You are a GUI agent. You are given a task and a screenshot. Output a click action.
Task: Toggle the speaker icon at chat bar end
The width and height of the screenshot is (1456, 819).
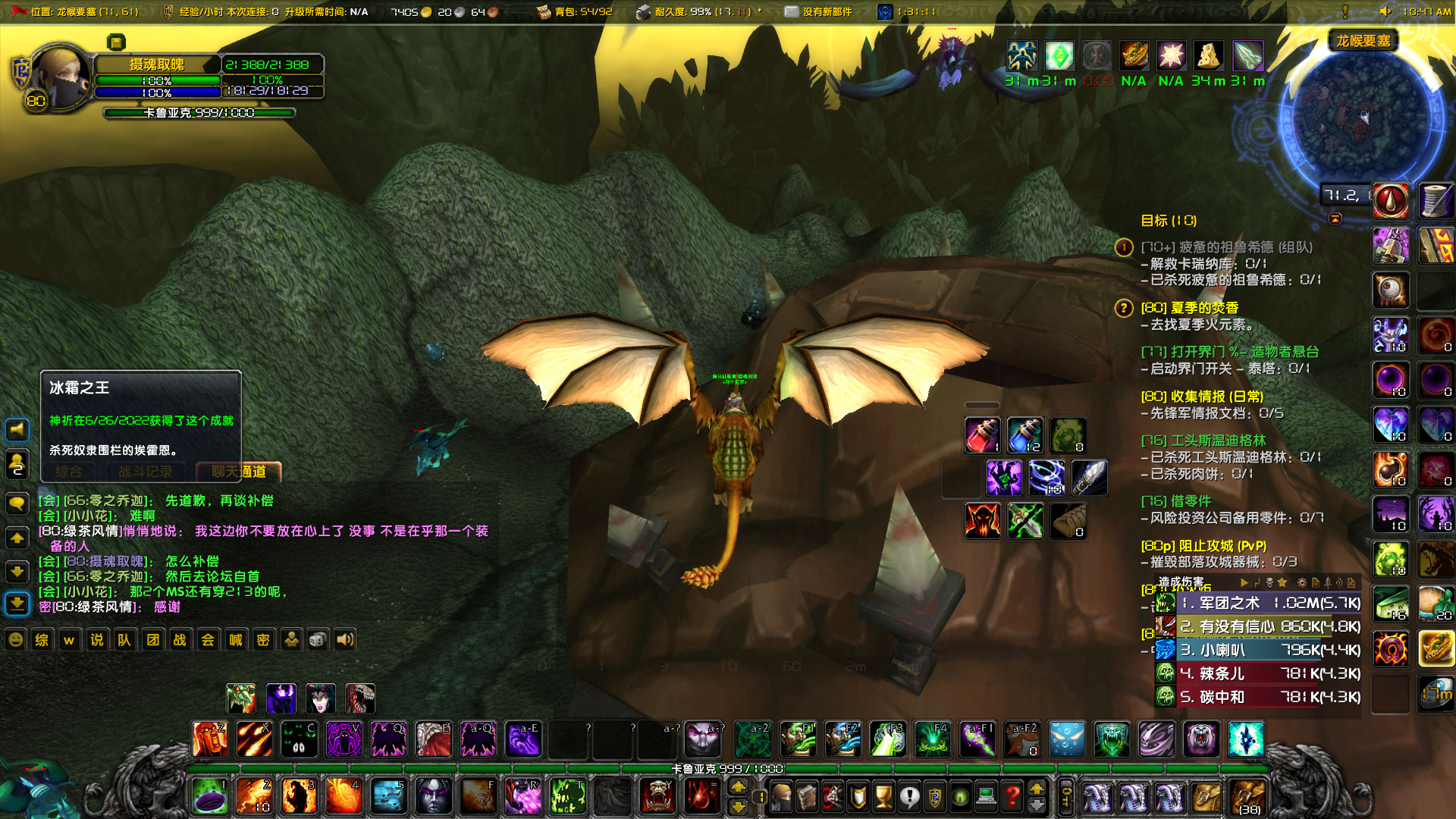(x=345, y=639)
